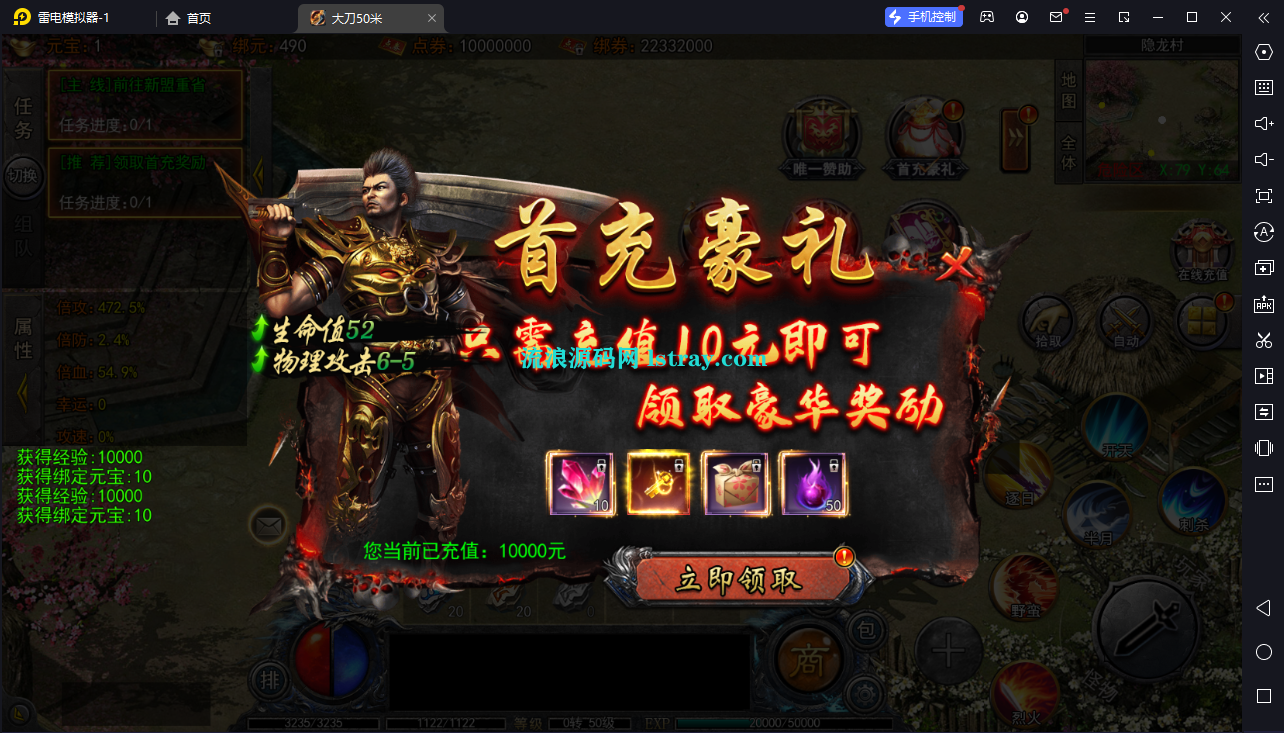Select the 开天 skill icon
Viewport: 1284px width, 733px height.
(x=1115, y=424)
